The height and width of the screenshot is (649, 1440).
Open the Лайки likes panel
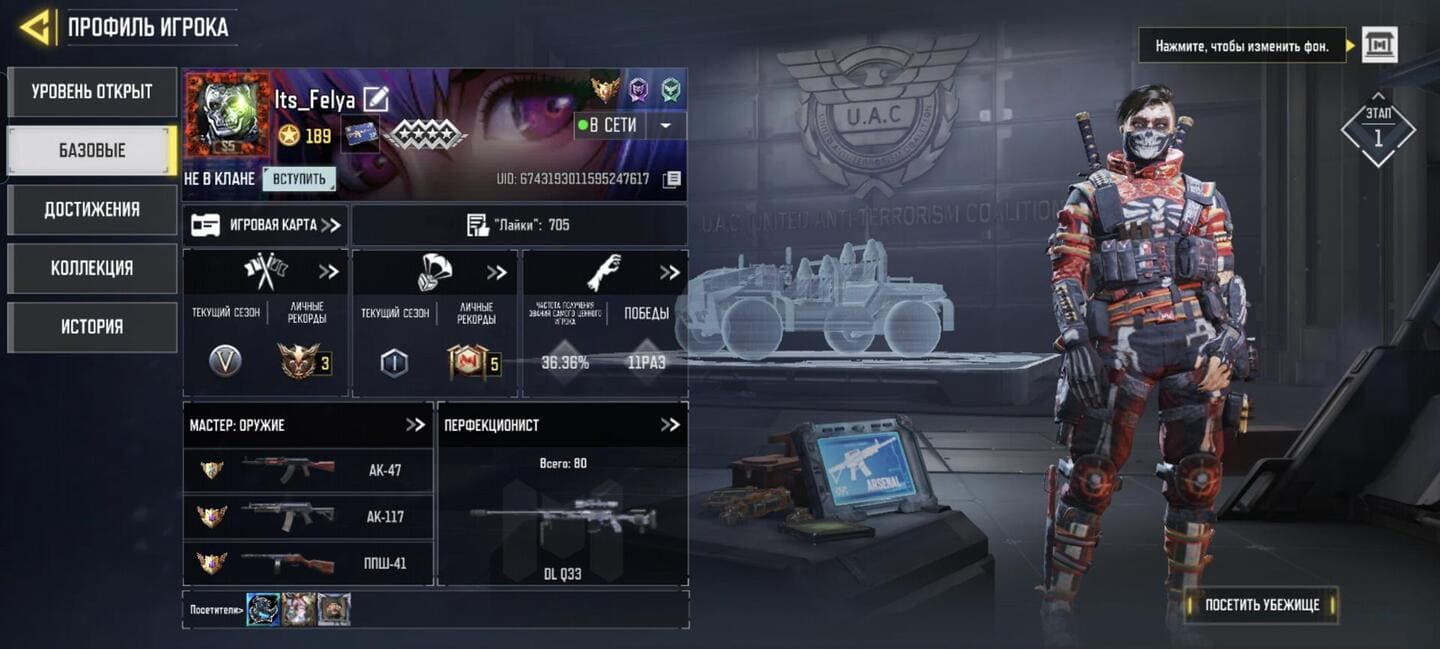[519, 225]
